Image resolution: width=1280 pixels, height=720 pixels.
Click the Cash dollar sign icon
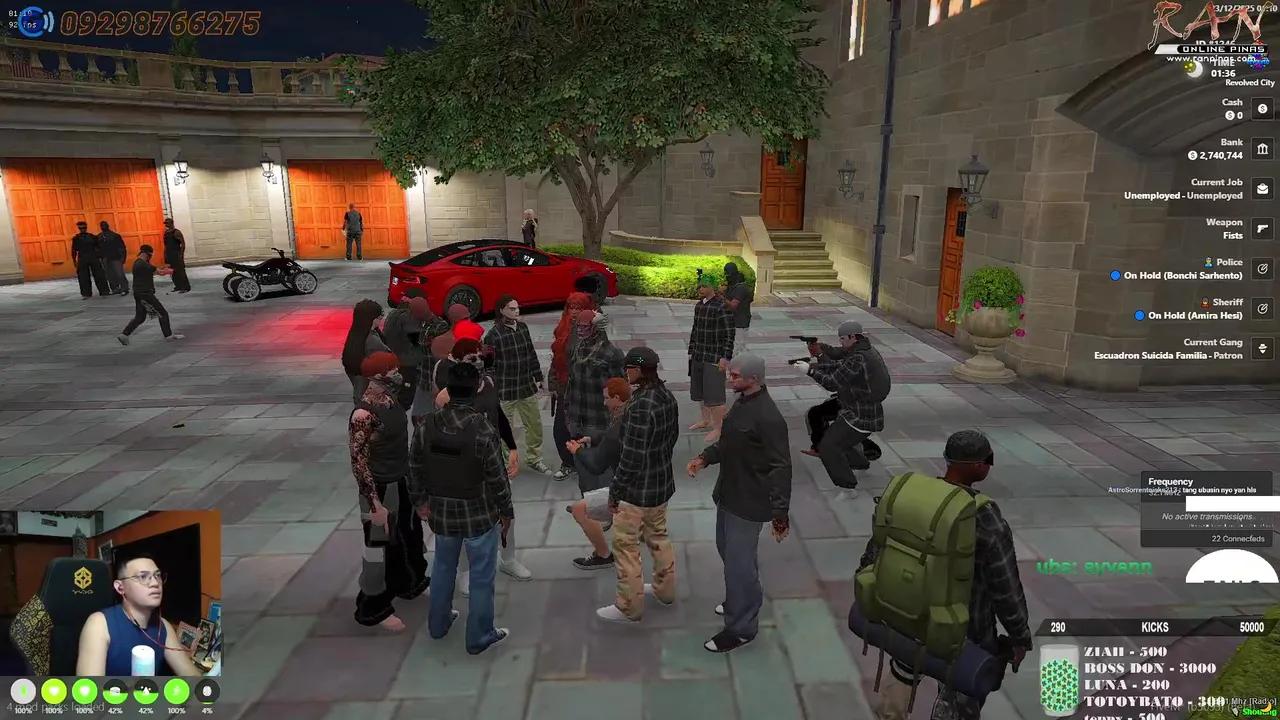pyautogui.click(x=1262, y=108)
